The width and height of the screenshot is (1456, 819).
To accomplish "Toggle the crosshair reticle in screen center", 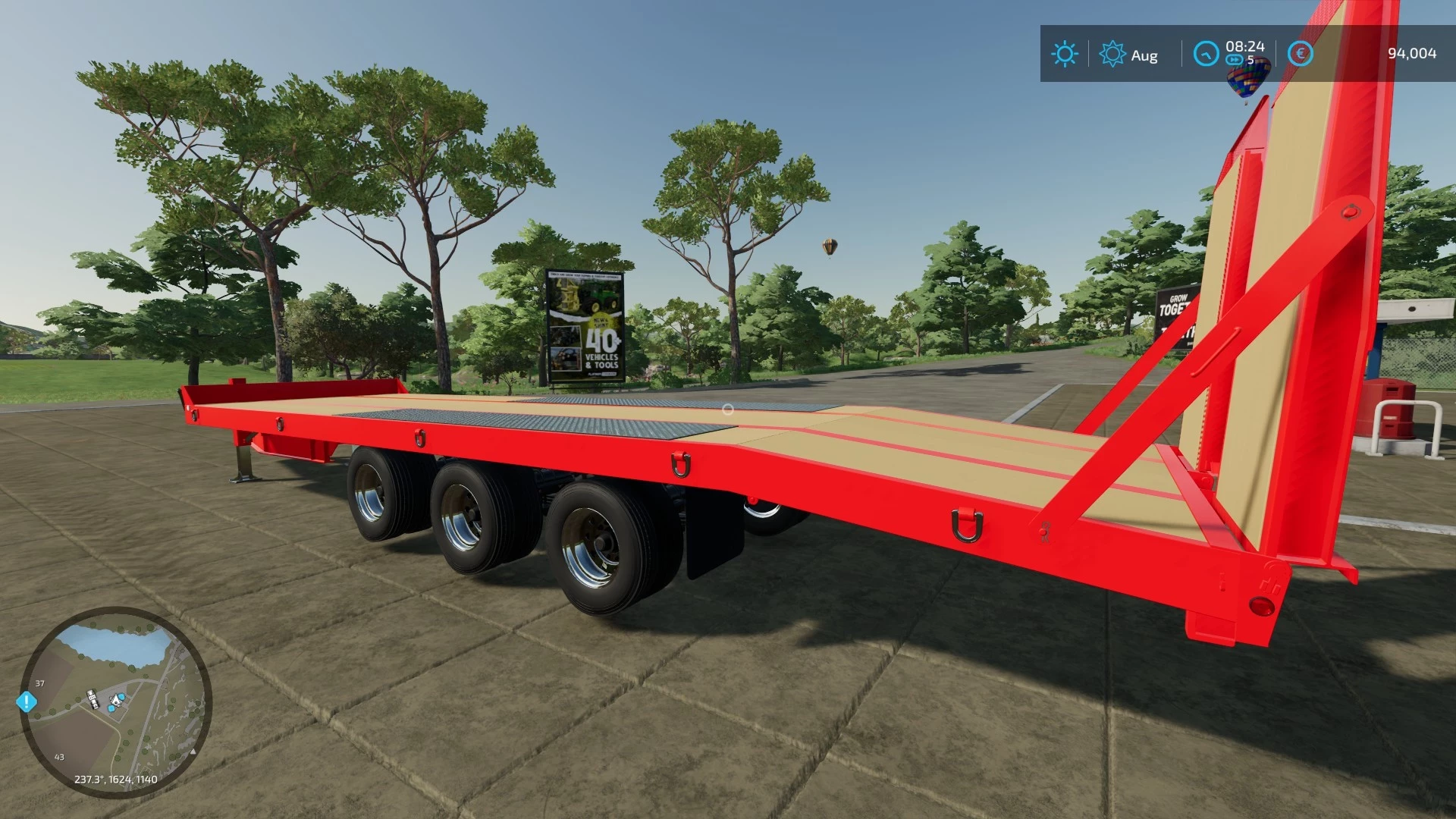I will 727,408.
